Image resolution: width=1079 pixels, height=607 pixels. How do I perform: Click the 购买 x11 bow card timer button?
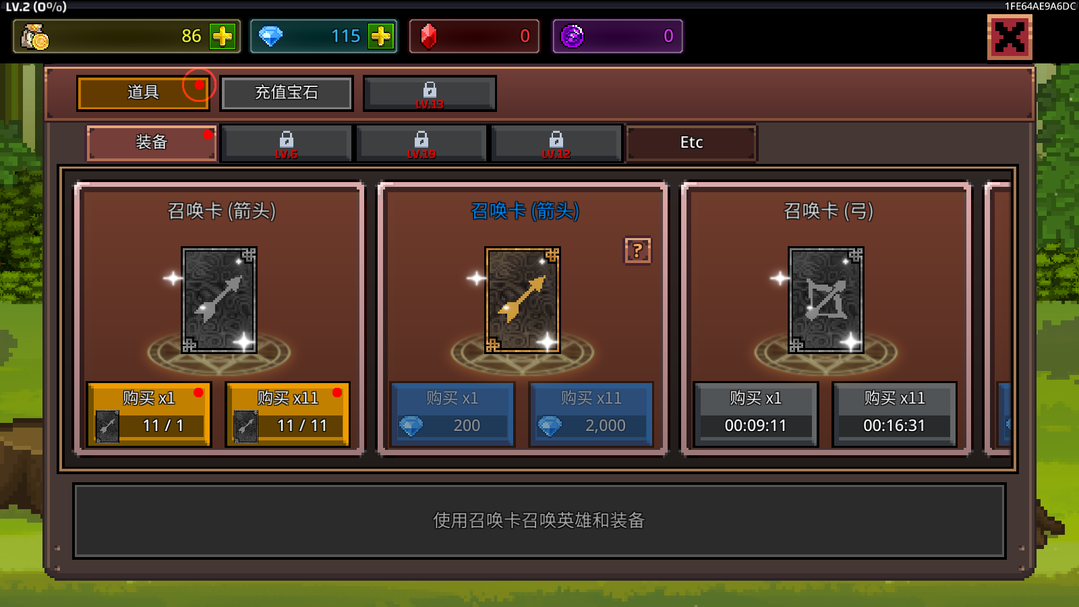pos(894,413)
